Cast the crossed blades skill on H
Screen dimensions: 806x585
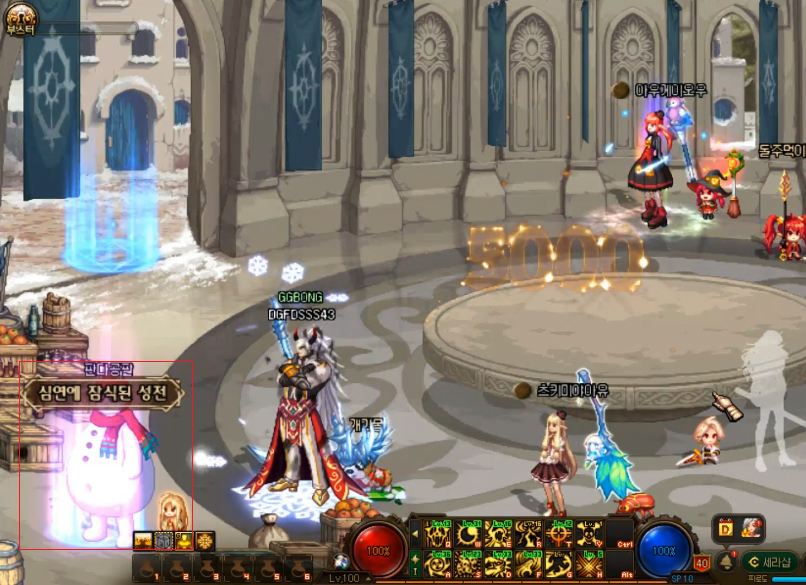tap(590, 564)
